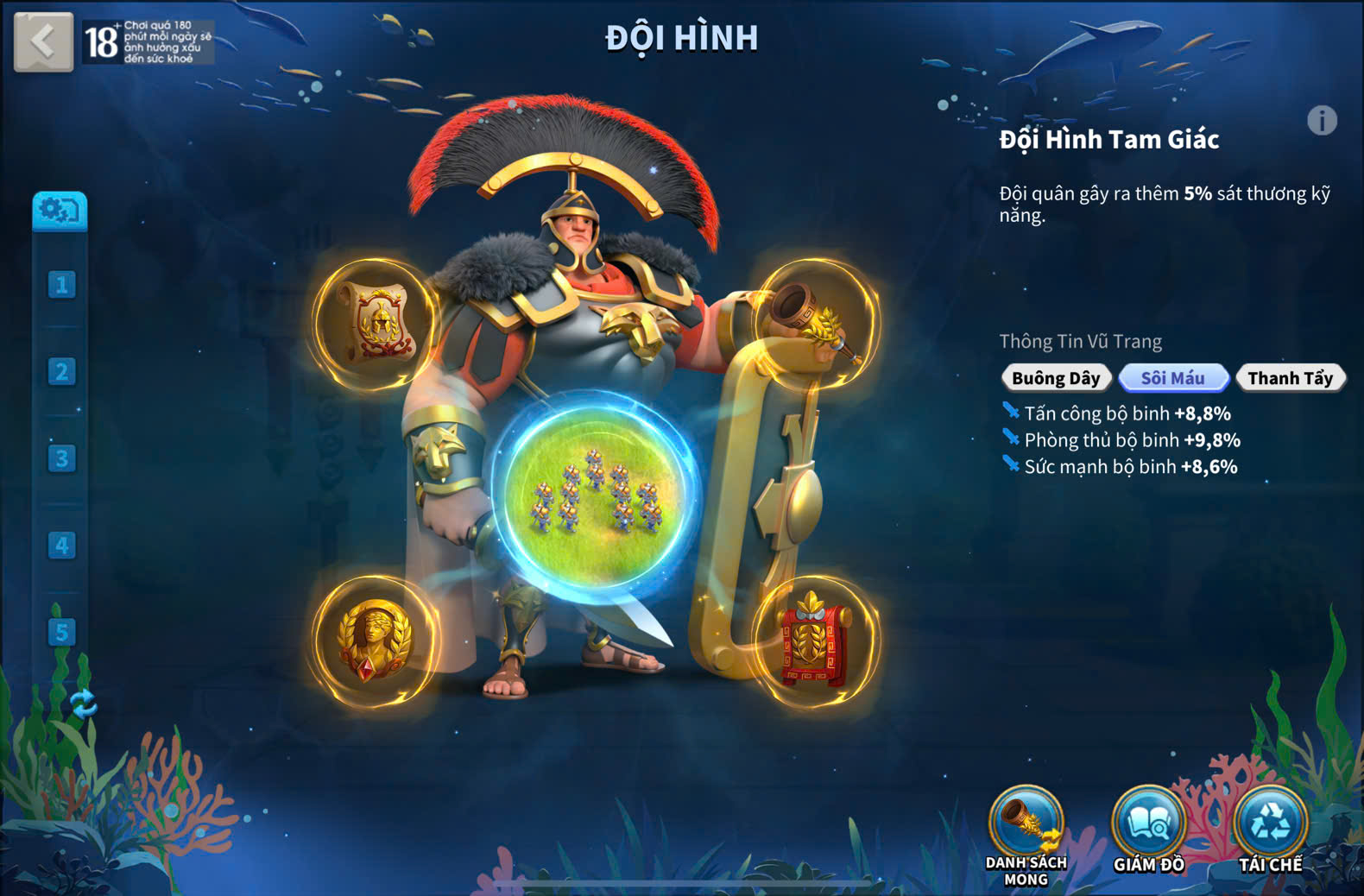Open the Tái Chế recycle menu

pyautogui.click(x=1270, y=824)
